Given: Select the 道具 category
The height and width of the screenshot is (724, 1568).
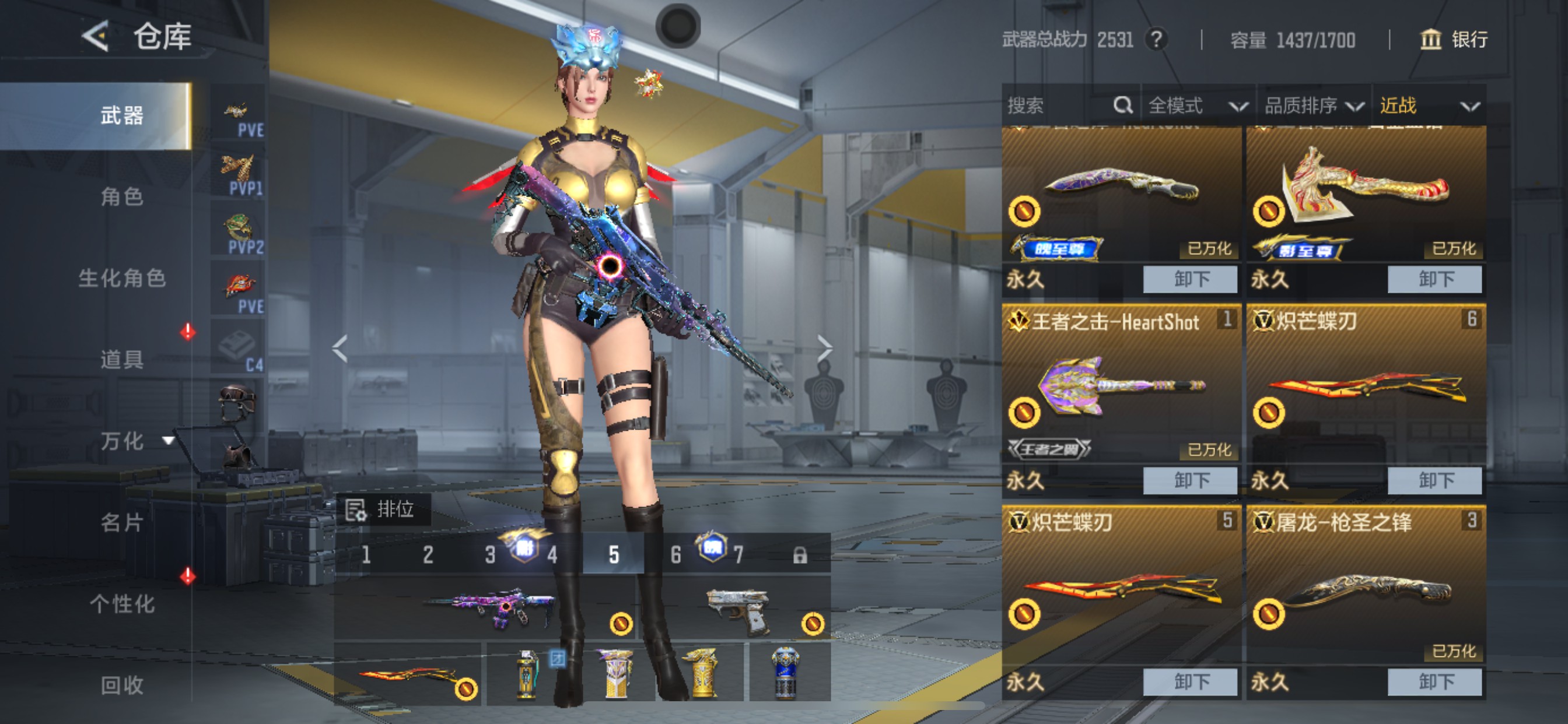Looking at the screenshot, I should [122, 359].
